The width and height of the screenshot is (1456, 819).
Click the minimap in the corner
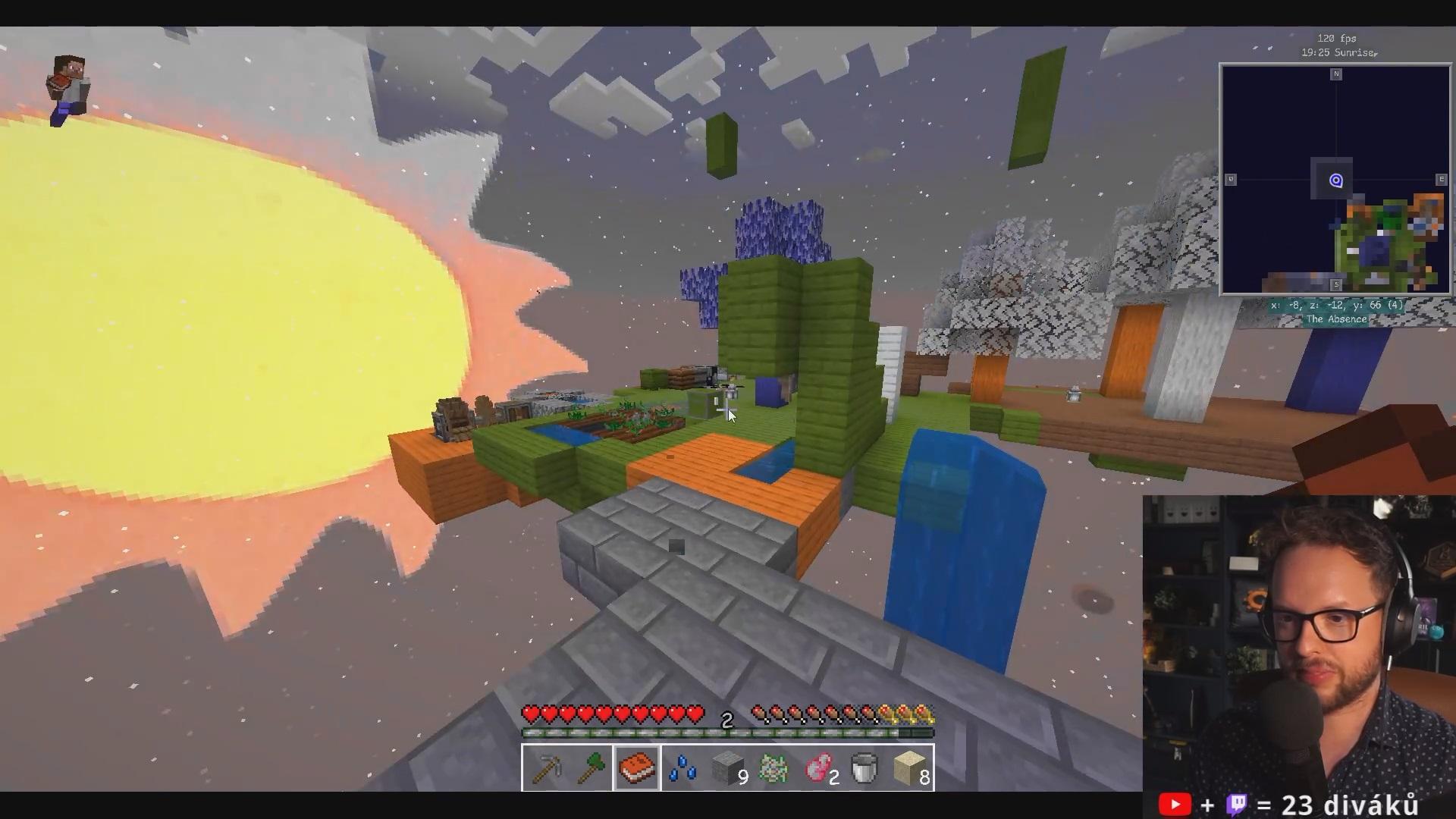pyautogui.click(x=1335, y=180)
